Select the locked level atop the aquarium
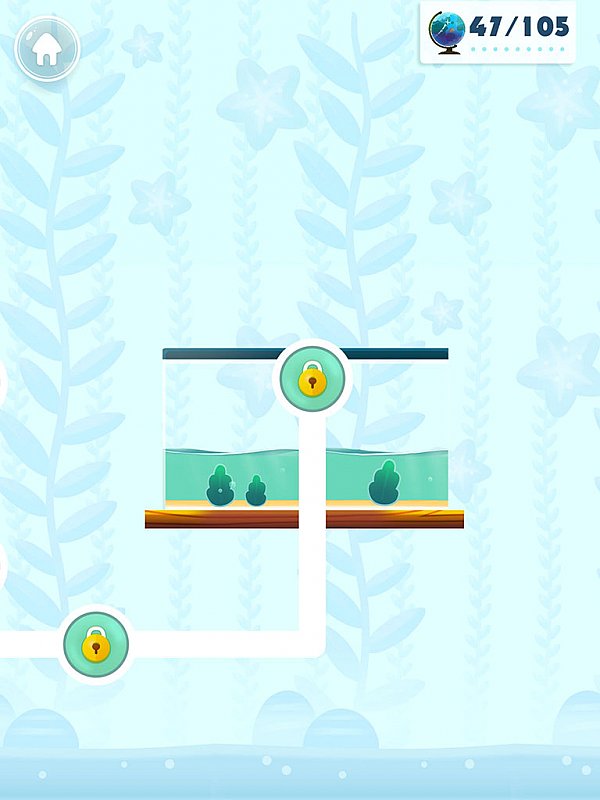Screen dimensions: 600x800 (x=312, y=380)
